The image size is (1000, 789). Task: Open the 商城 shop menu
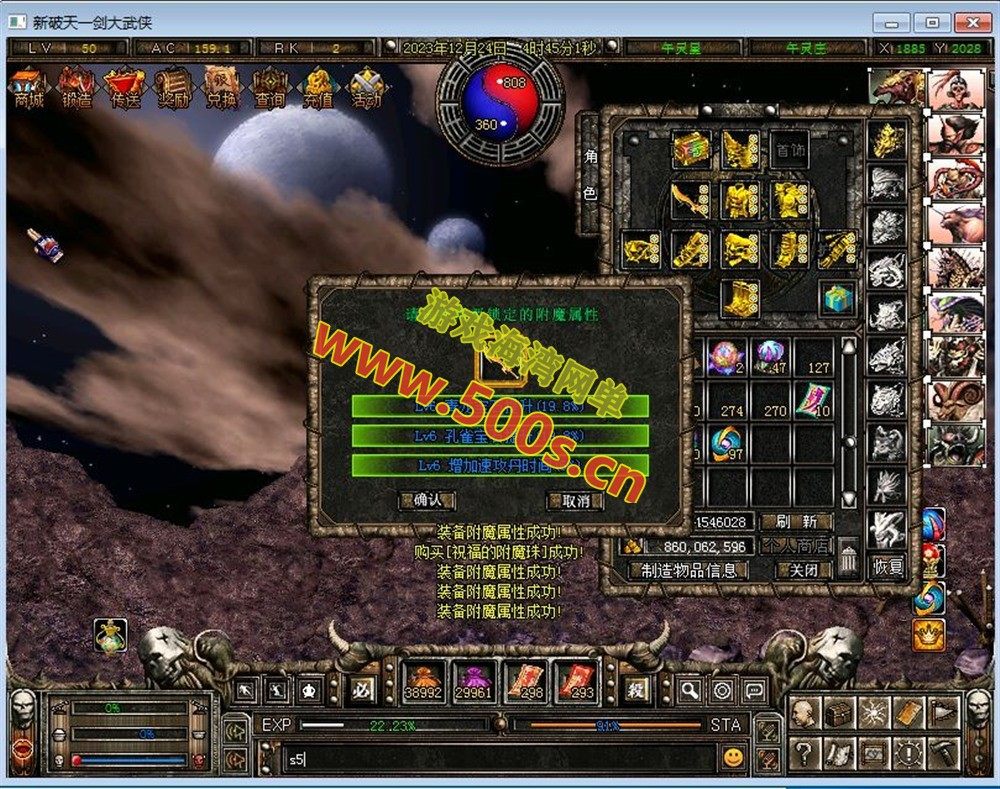28,86
